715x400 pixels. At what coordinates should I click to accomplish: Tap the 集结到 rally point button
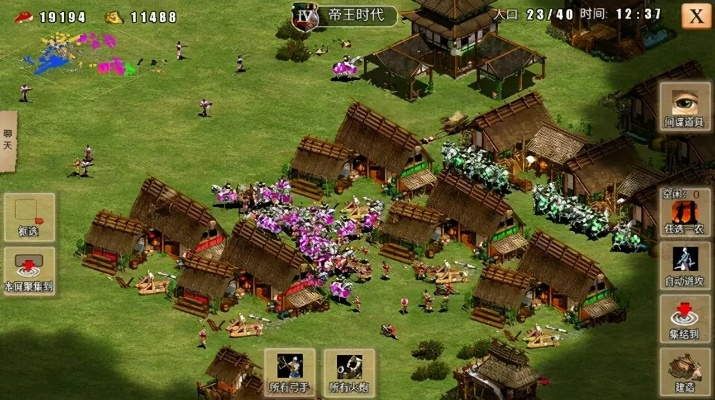[x=685, y=319]
